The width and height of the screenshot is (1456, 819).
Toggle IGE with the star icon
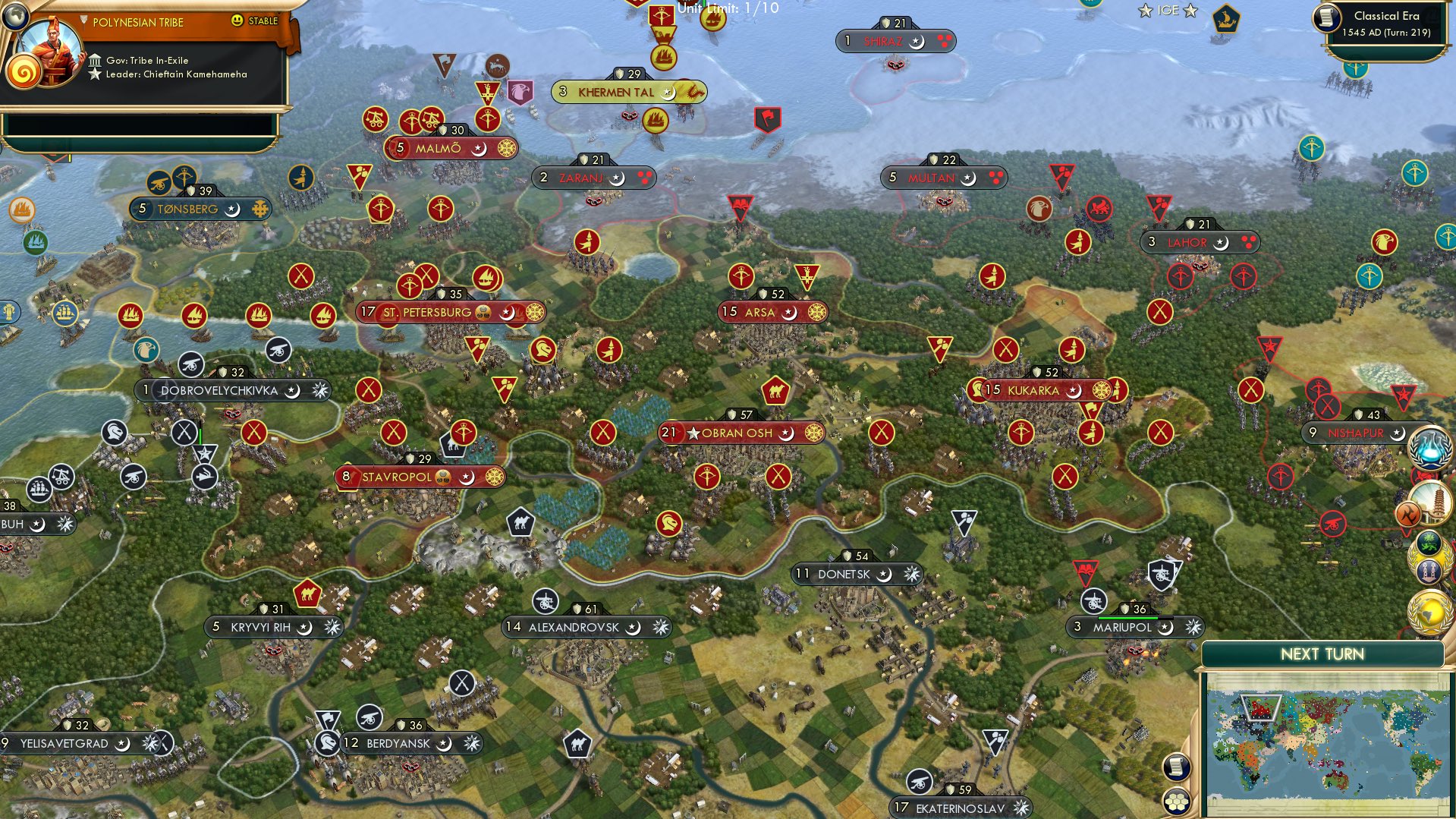pyautogui.click(x=1188, y=11)
